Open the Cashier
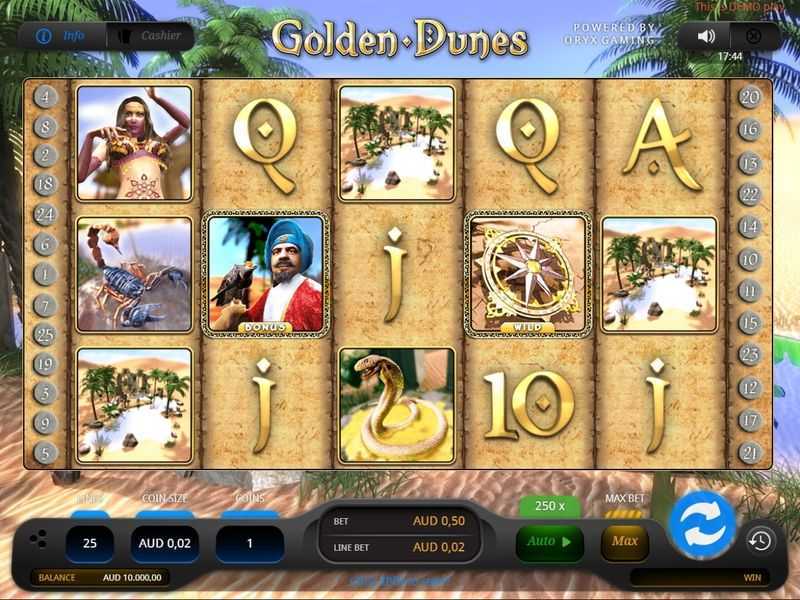The height and width of the screenshot is (600, 800). (150, 36)
